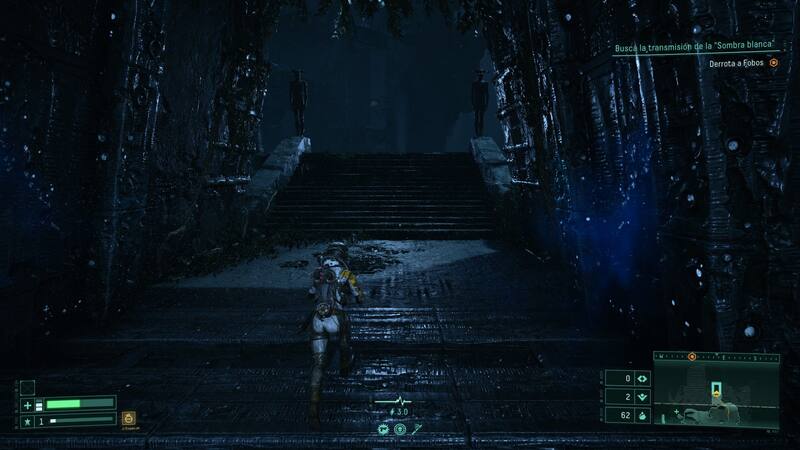Image resolution: width=800 pixels, height=450 pixels.
Task: Click the green plus healing icon
Action: (28, 404)
